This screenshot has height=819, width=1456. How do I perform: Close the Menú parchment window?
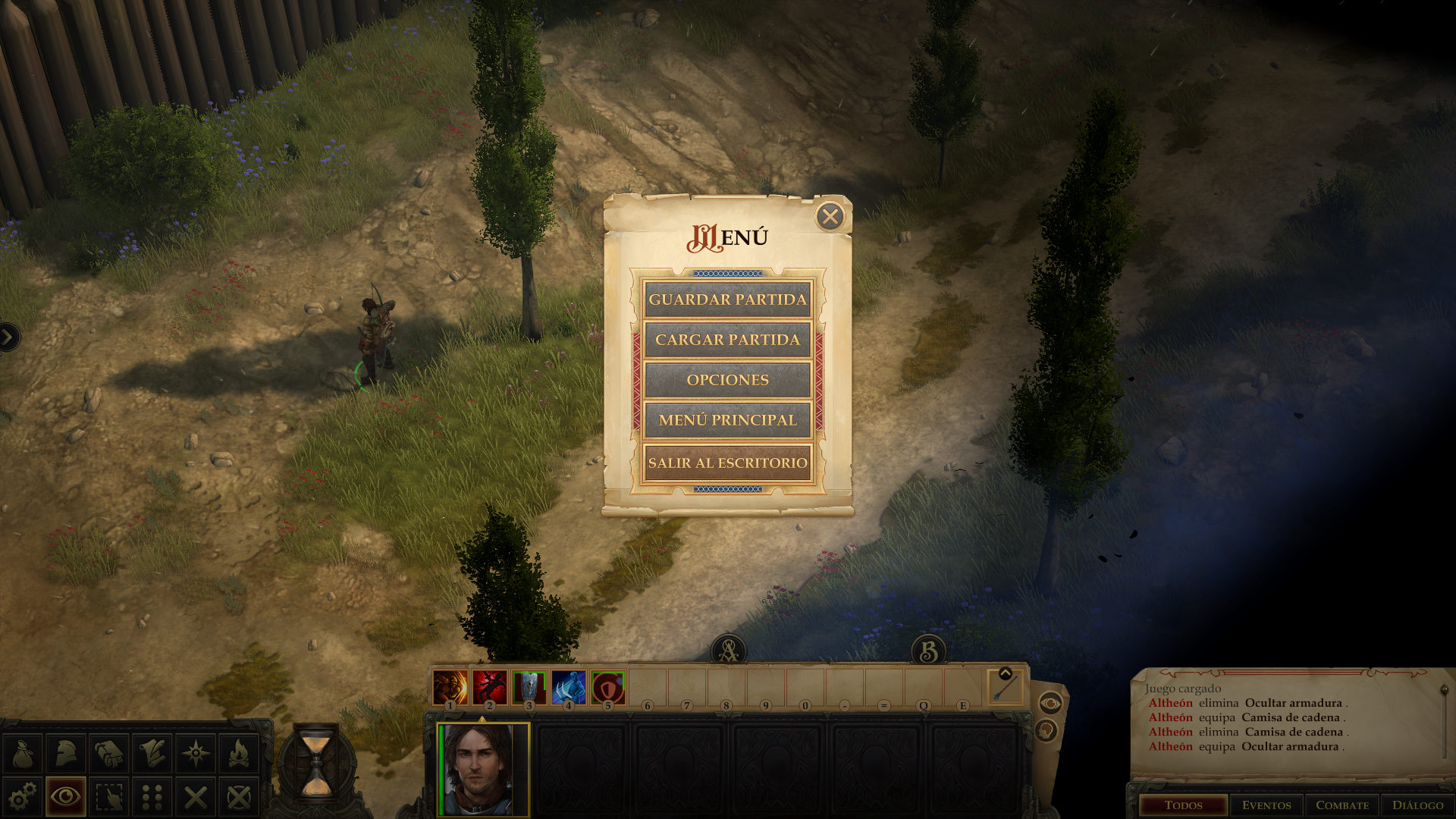pos(830,217)
